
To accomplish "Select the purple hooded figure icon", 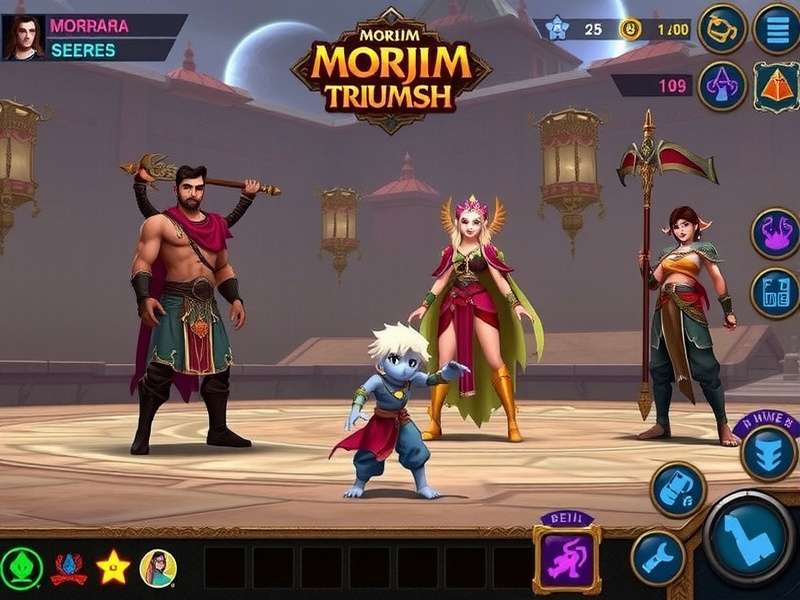I will [x=722, y=86].
